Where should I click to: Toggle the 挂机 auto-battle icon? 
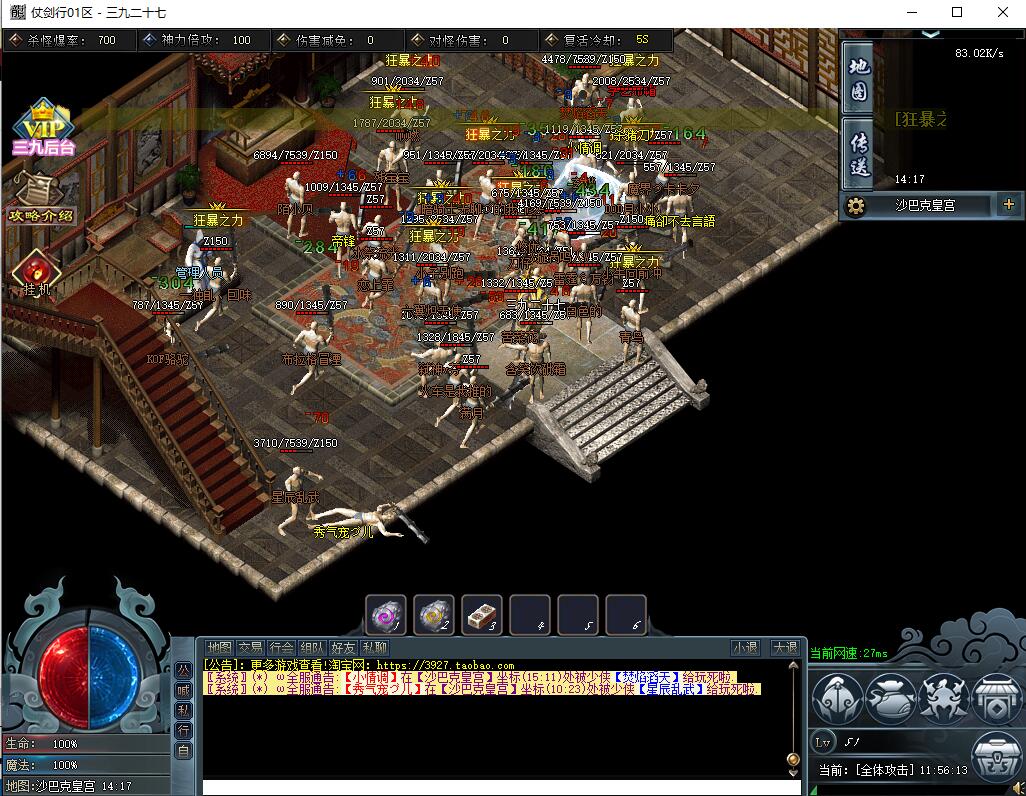36,272
